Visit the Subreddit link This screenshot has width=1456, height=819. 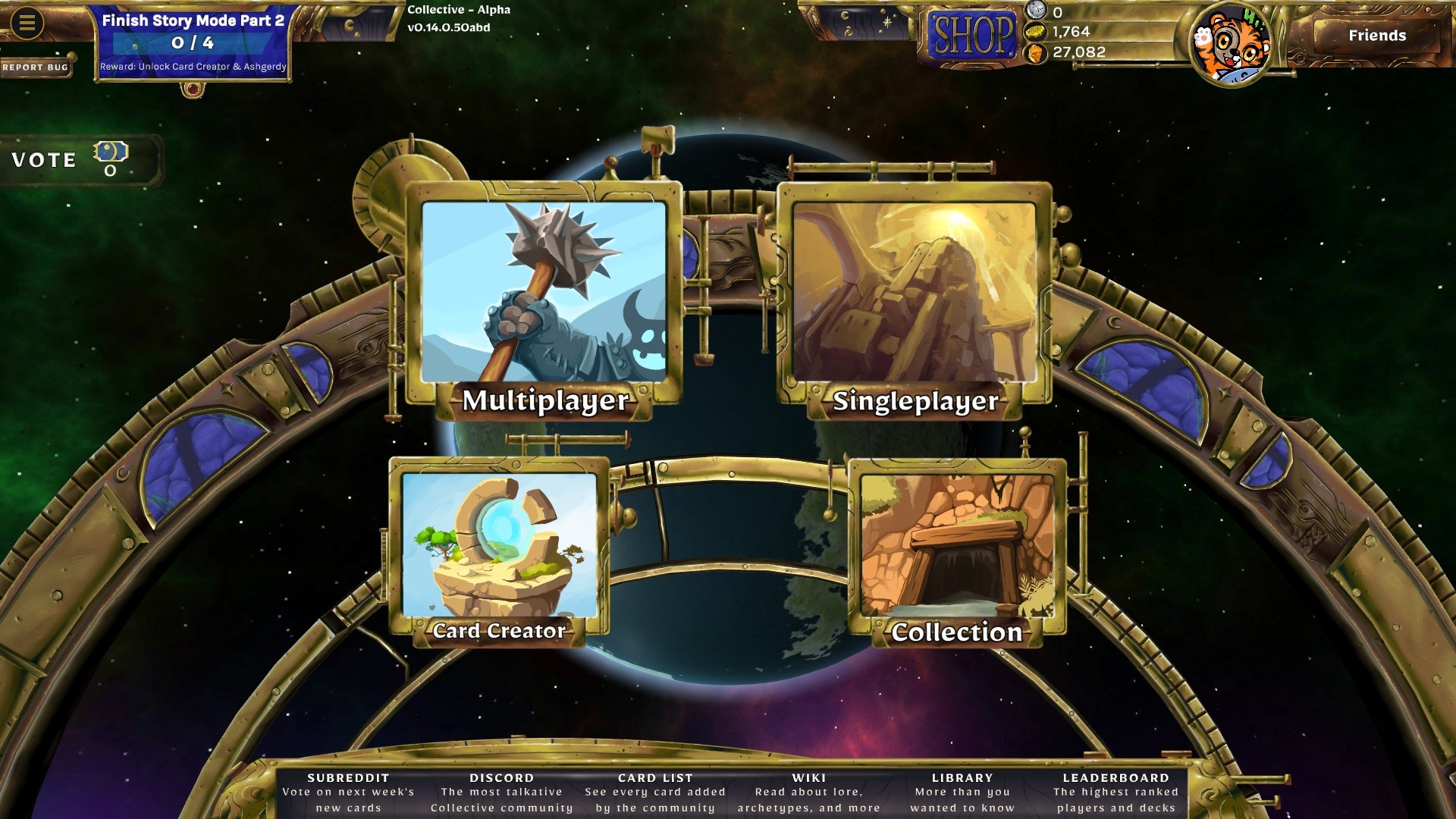pyautogui.click(x=347, y=777)
